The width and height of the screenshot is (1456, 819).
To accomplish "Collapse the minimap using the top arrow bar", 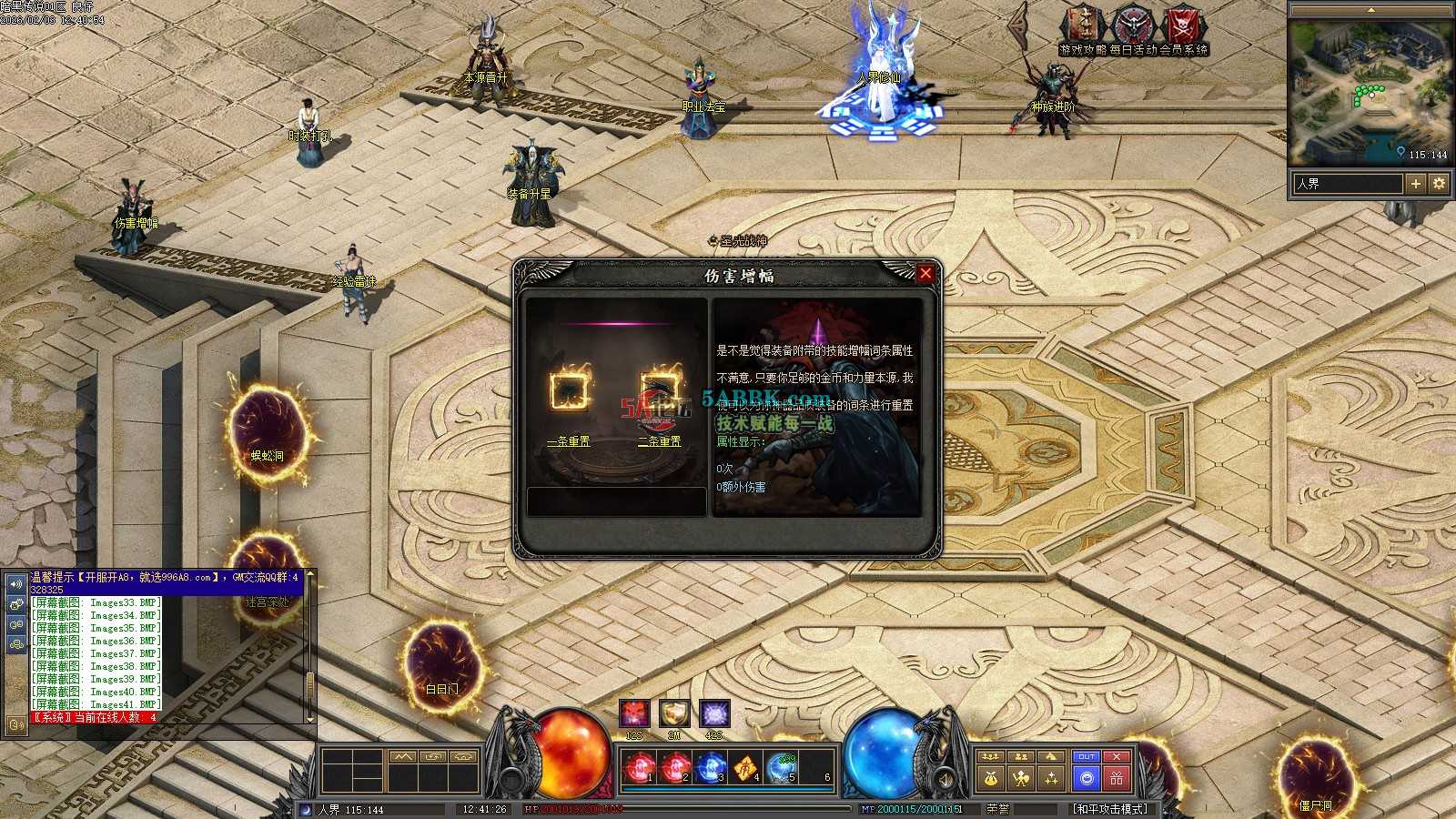I will tap(1371, 9).
